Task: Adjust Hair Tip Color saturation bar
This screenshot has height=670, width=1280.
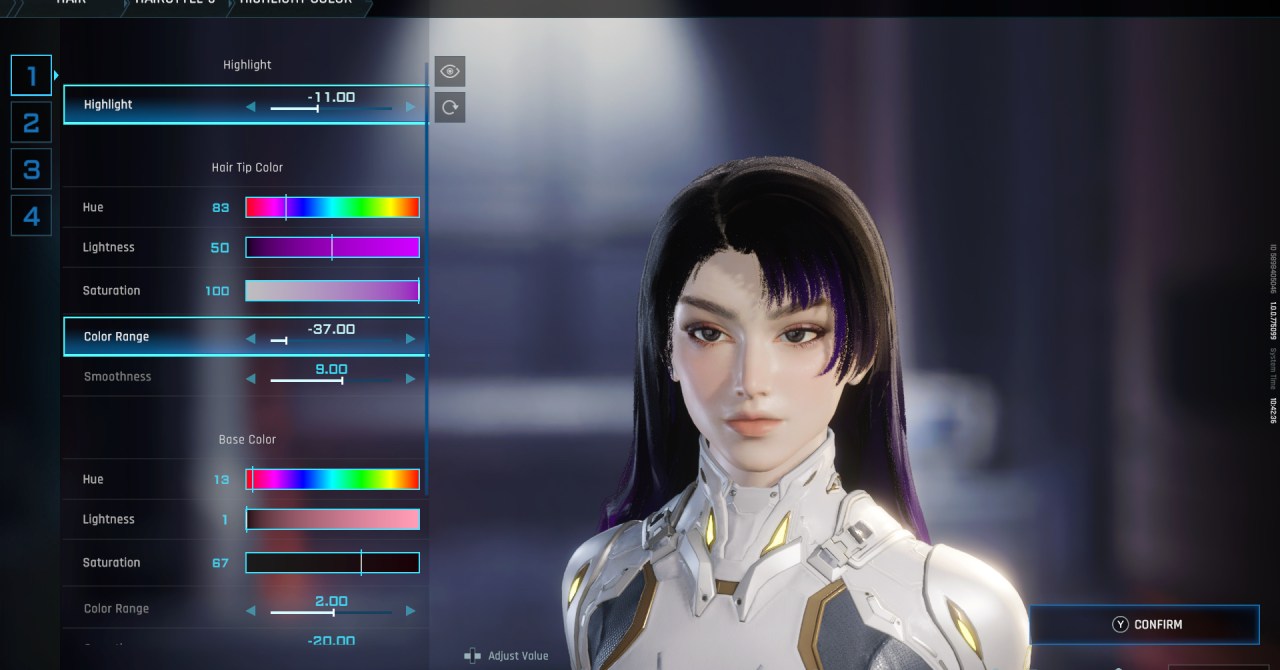Action: point(332,290)
